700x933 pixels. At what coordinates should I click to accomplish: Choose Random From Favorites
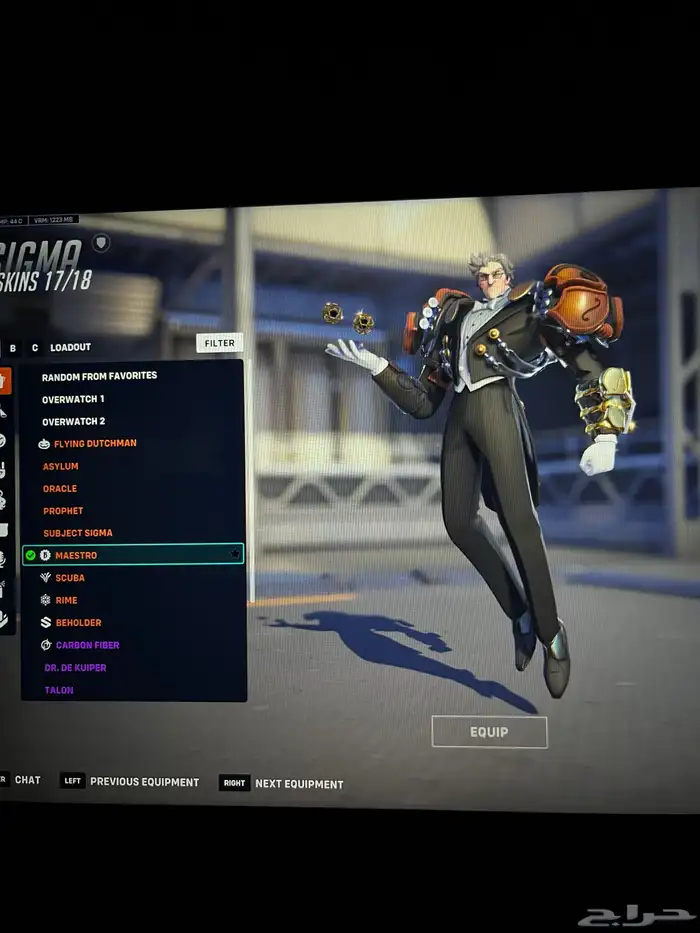pyautogui.click(x=99, y=376)
